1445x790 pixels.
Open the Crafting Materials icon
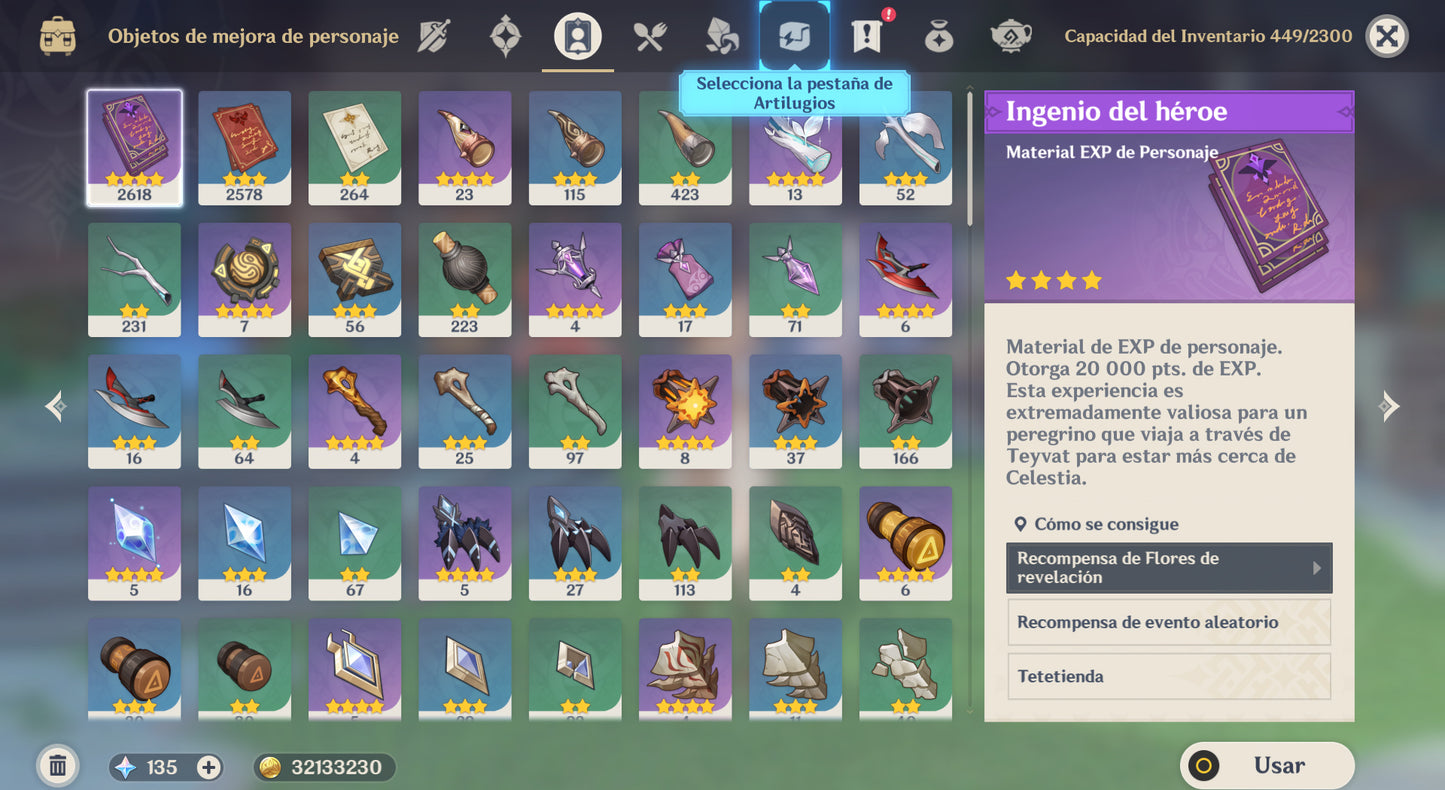point(721,35)
